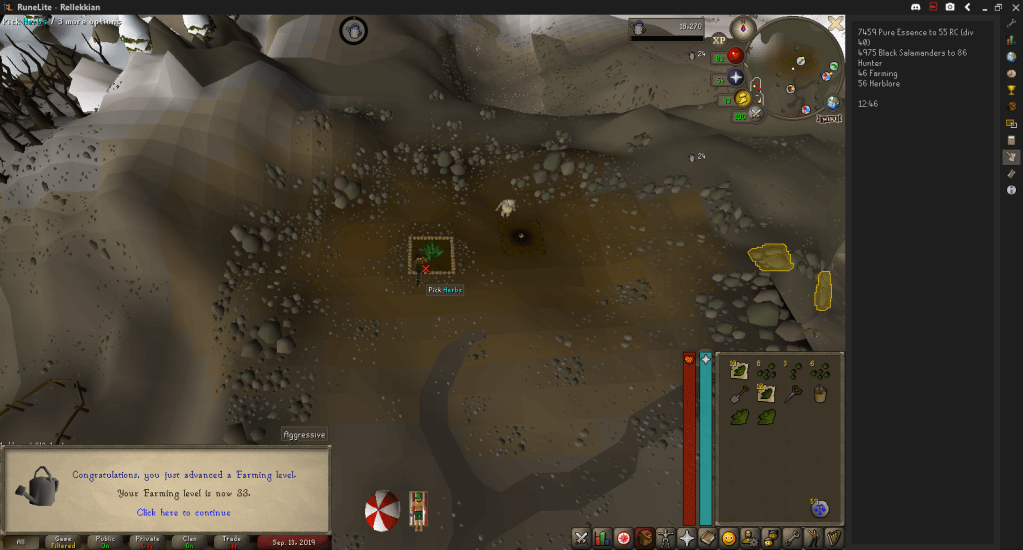This screenshot has width=1023, height=550.
Task: Open the Combat Options tab
Action: [x=581, y=538]
